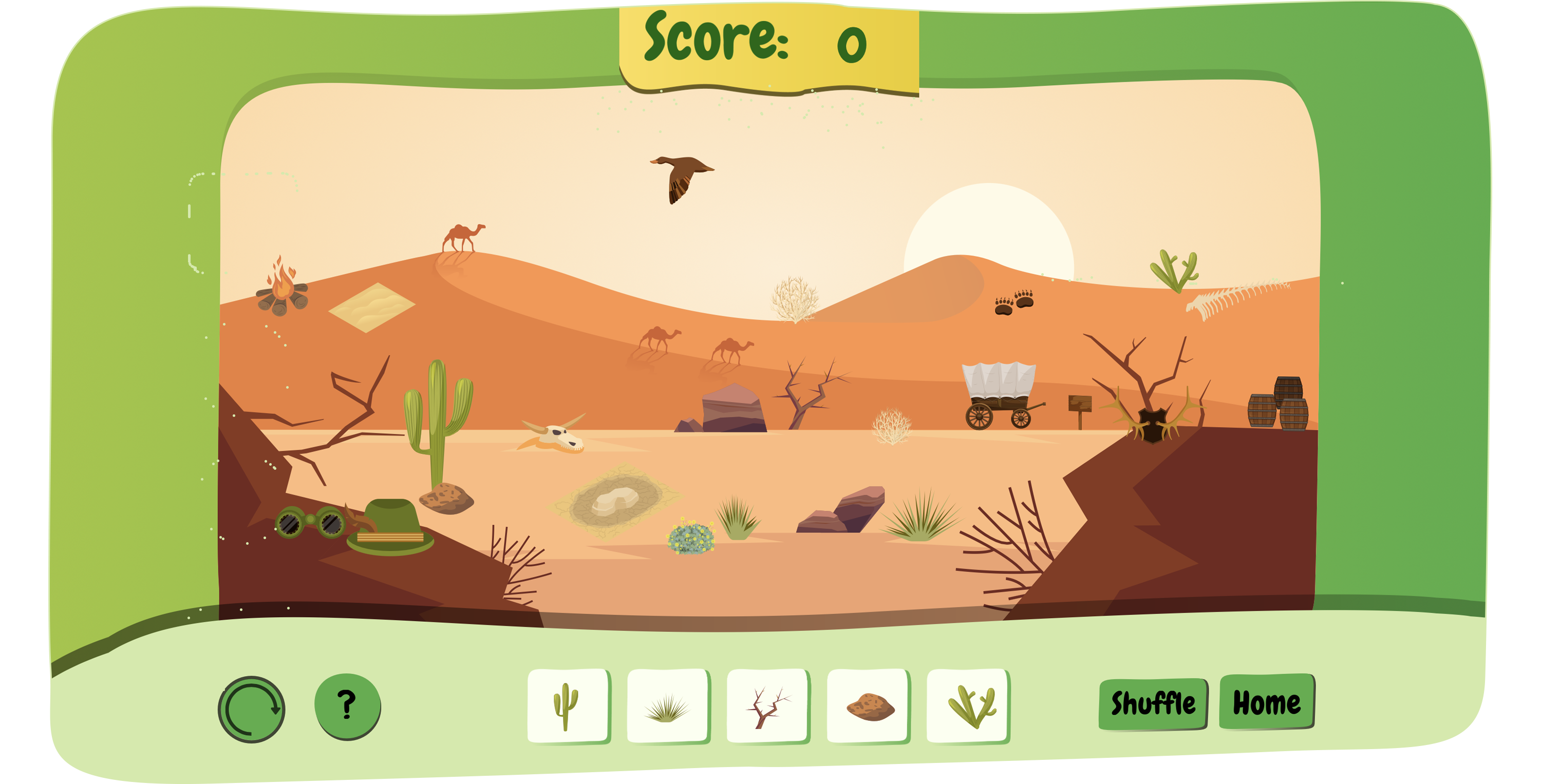Screen dimensions: 1541x784
Task: Return to the Home screen
Action: (x=1266, y=702)
